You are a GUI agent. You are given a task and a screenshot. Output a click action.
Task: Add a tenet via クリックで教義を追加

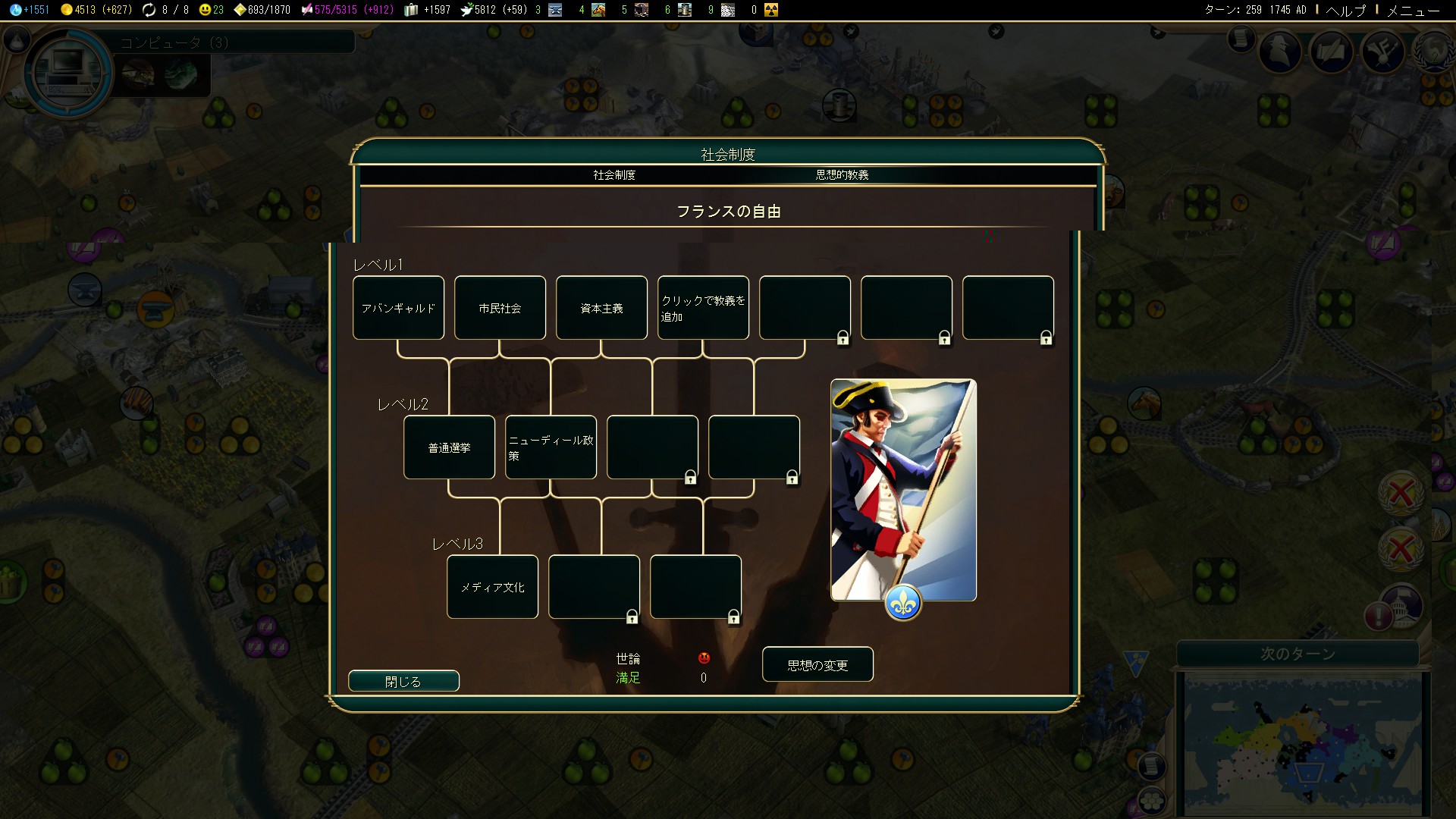point(703,308)
